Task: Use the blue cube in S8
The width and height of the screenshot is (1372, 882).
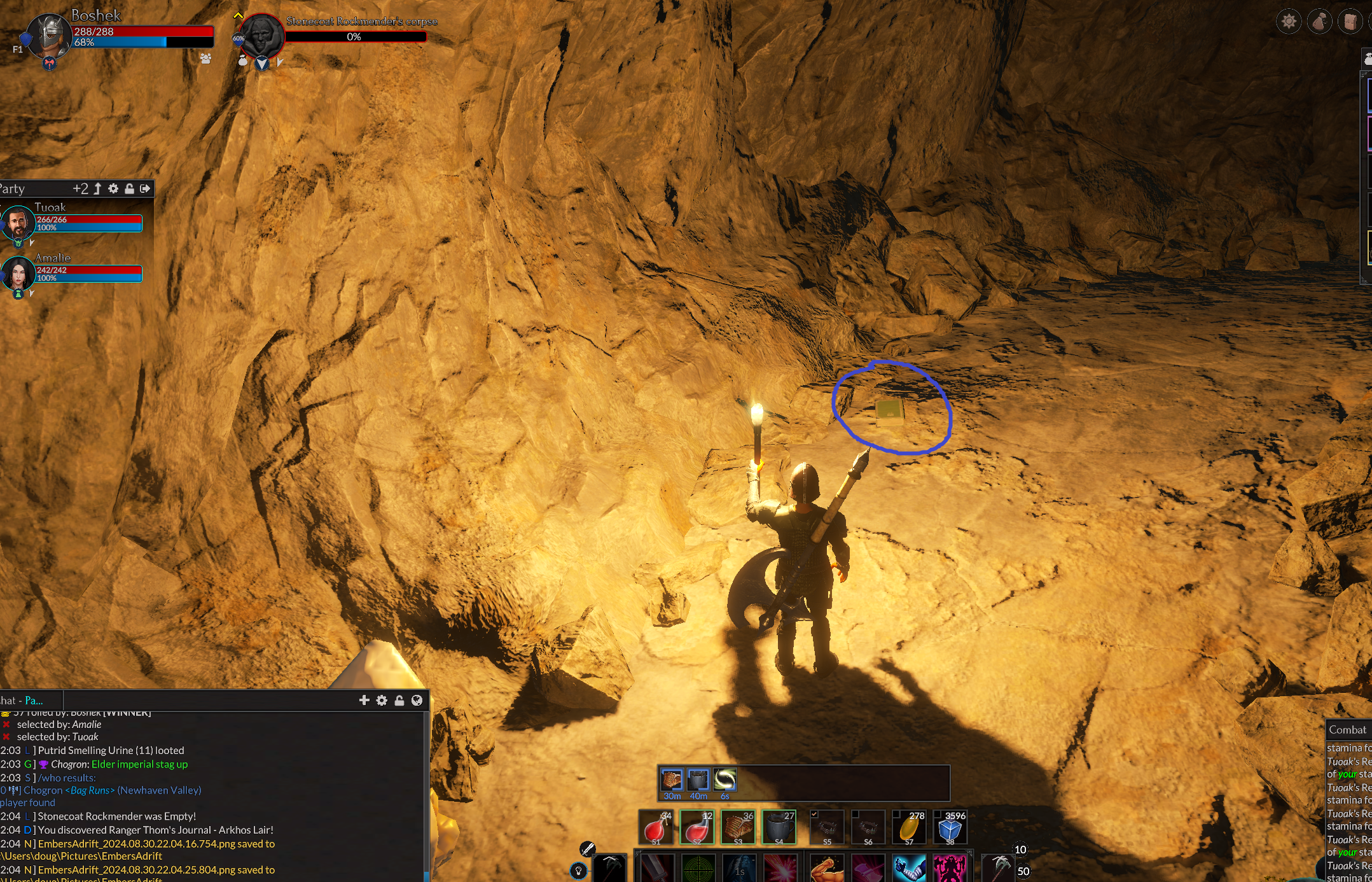Action: coord(950,827)
